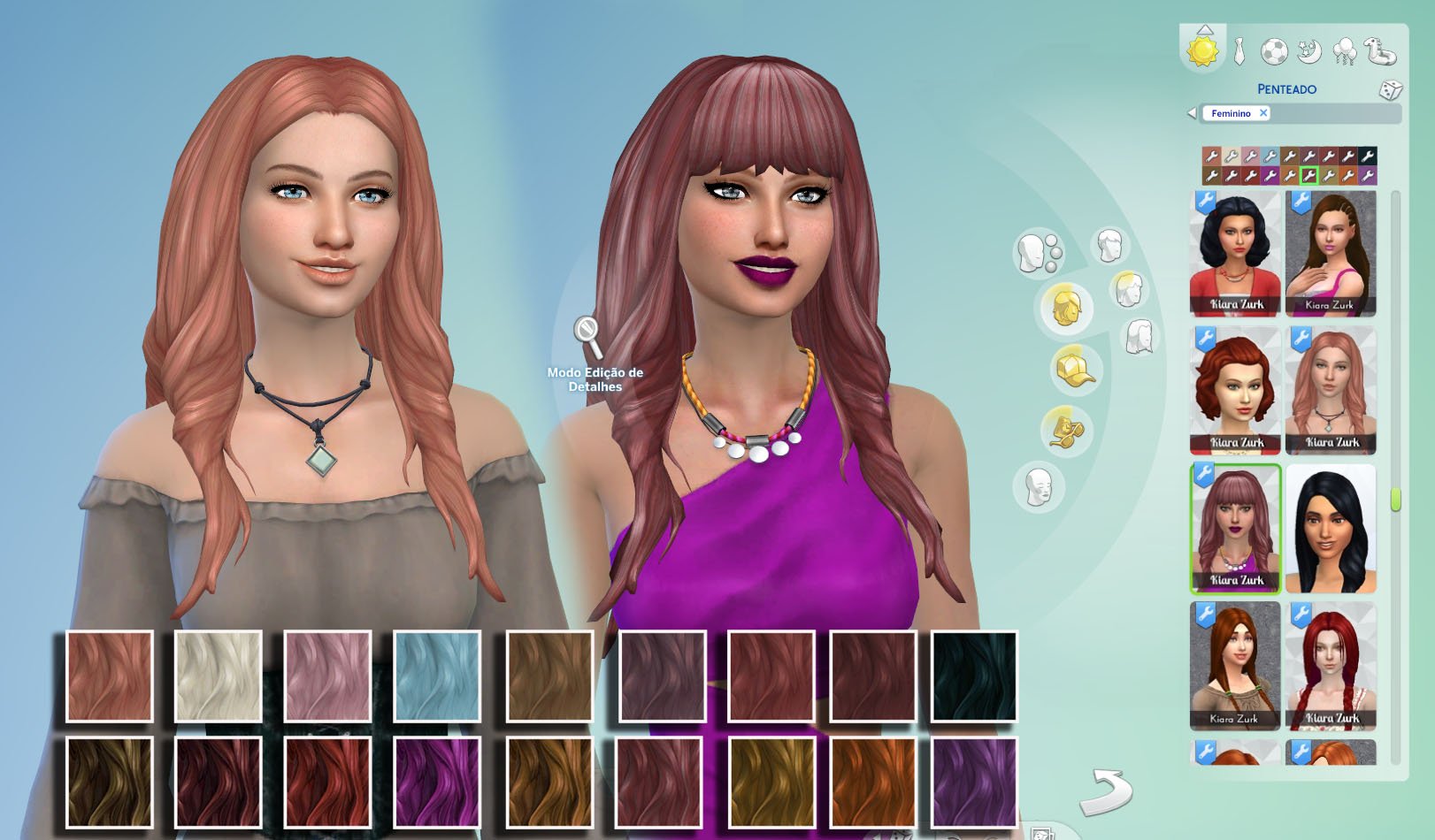Switch to the Formal tie outfit category
1435x840 pixels.
[1240, 51]
